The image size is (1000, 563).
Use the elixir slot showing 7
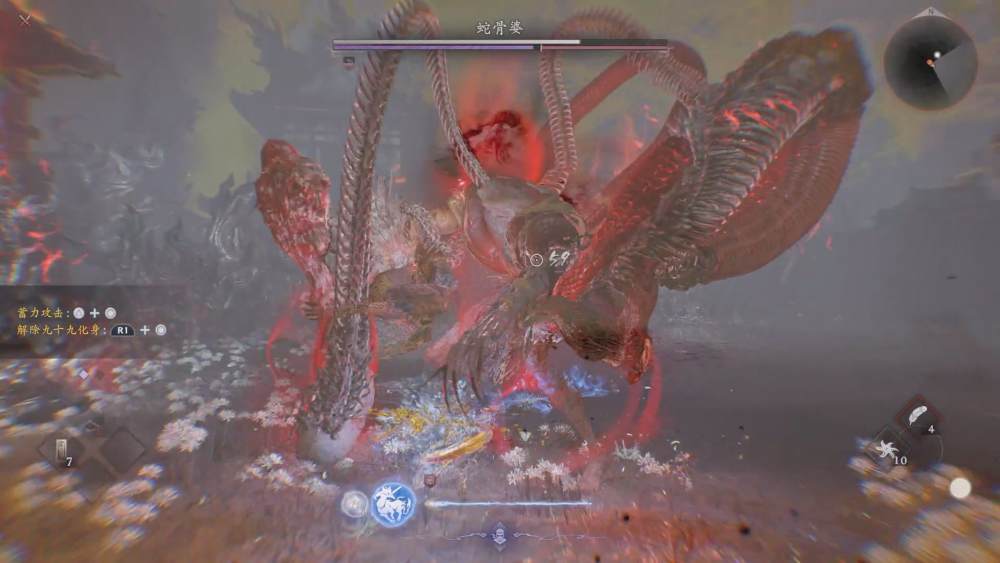(62, 449)
